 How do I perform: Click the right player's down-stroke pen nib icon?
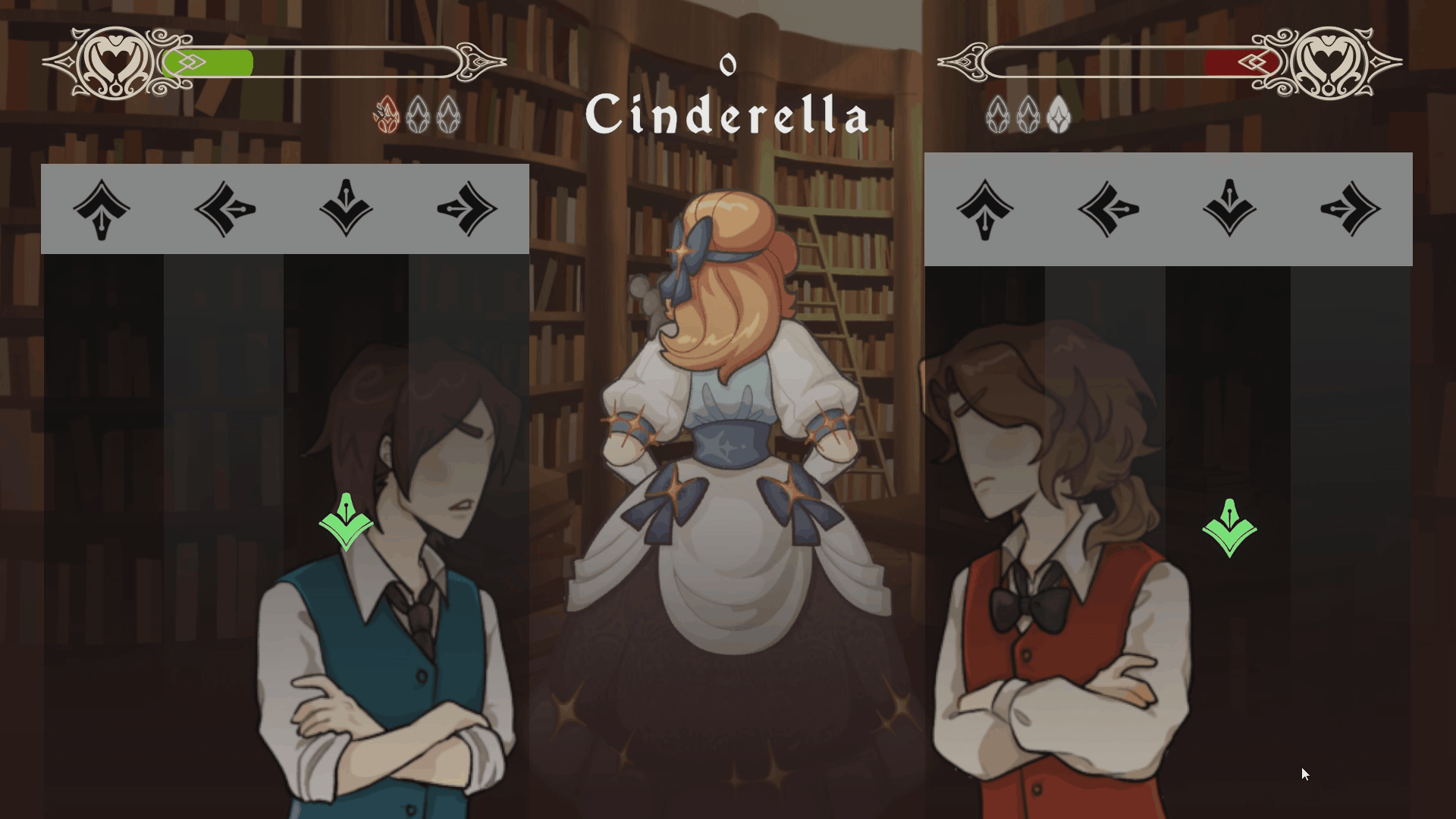(1230, 210)
